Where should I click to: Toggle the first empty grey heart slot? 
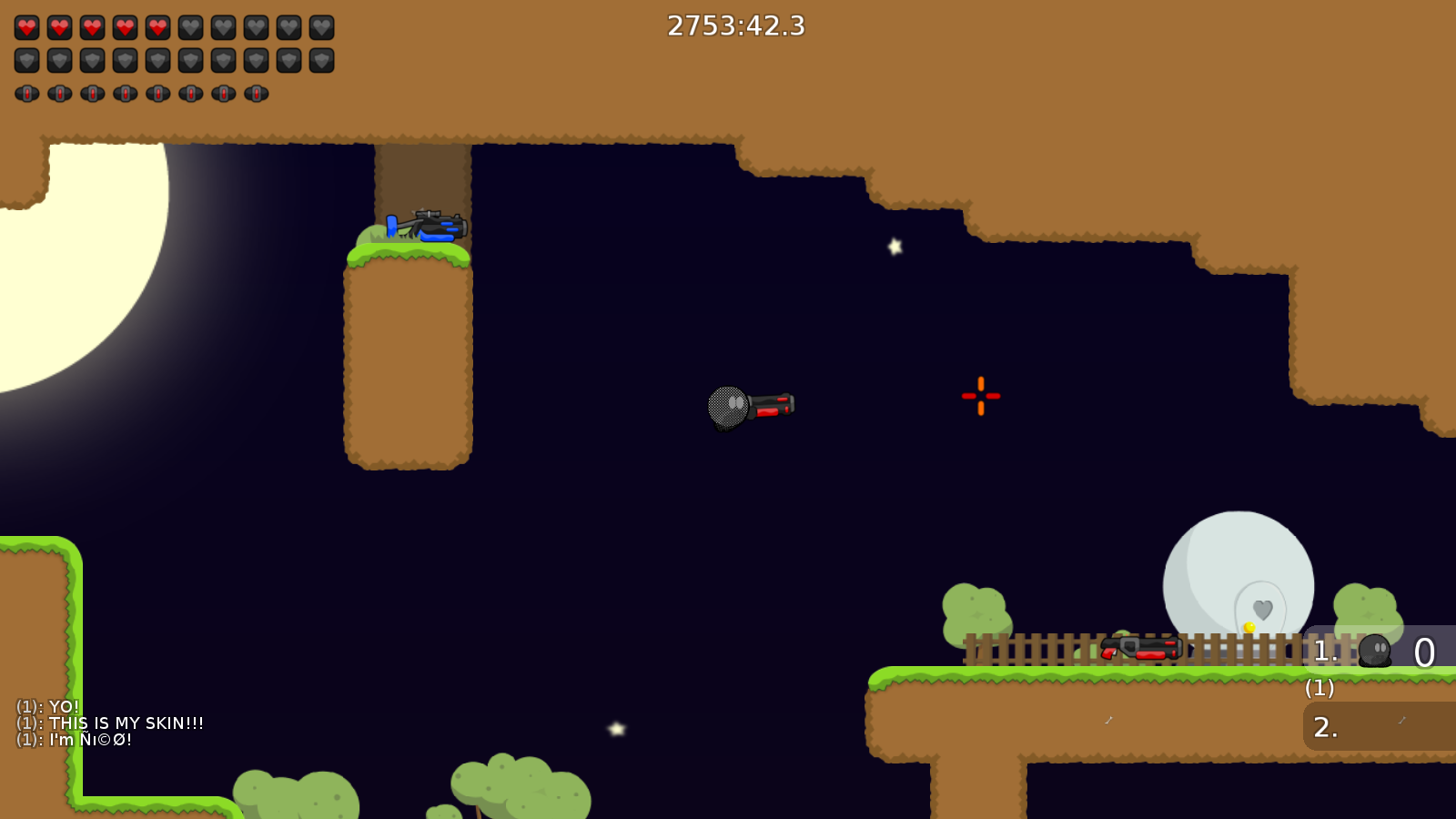tap(190, 26)
